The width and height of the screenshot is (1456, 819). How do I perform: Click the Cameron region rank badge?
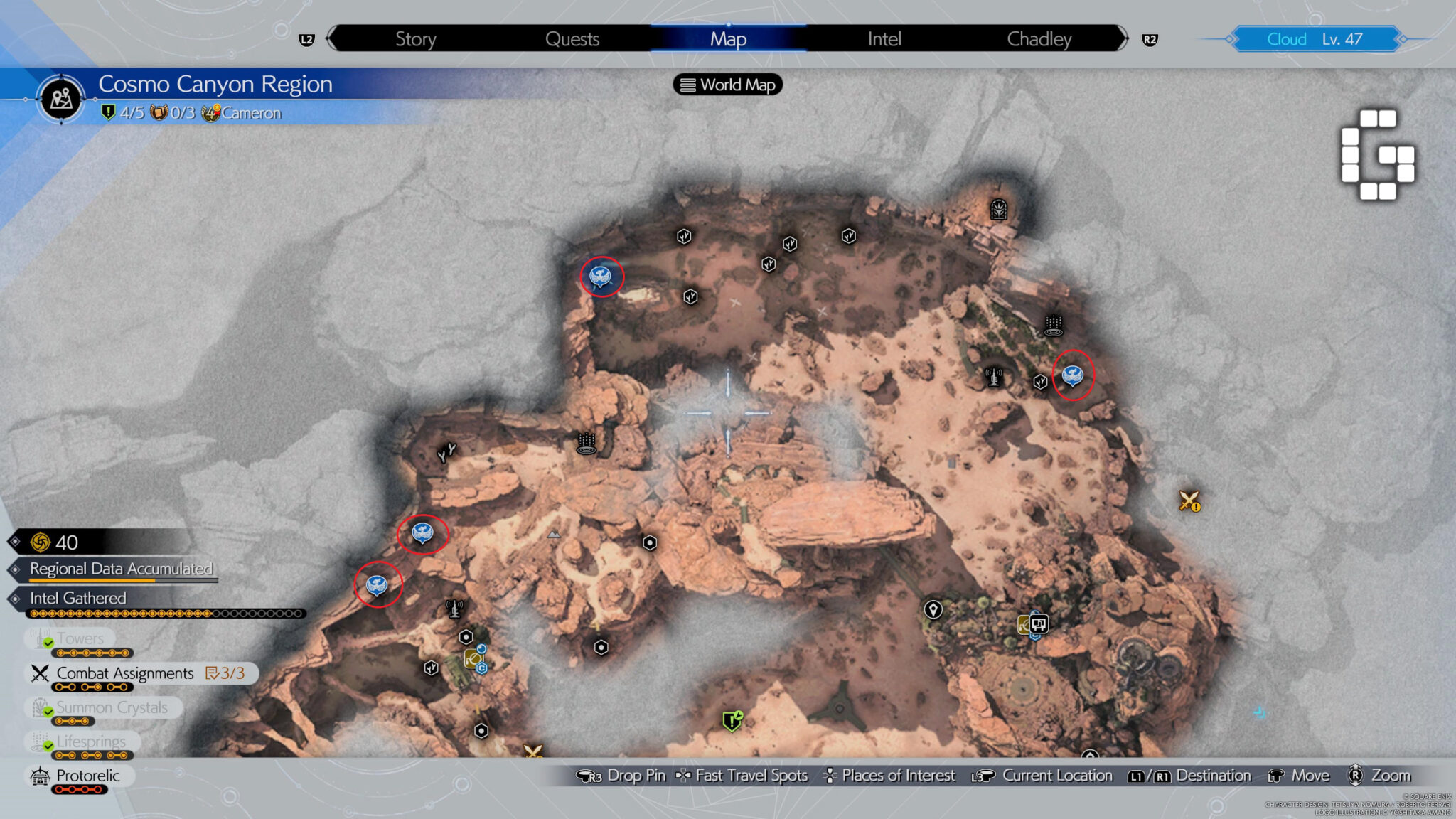point(211,112)
